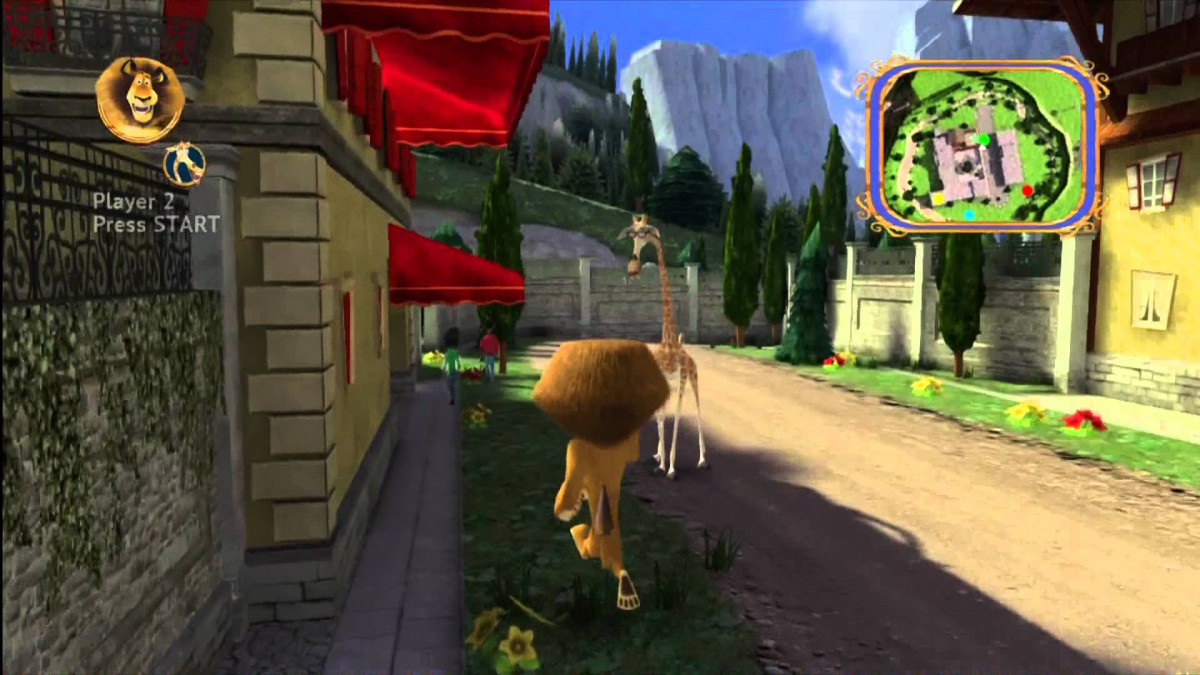This screenshot has height=675, width=1200.
Task: Click Alex the lion's character portrait
Action: 139,98
